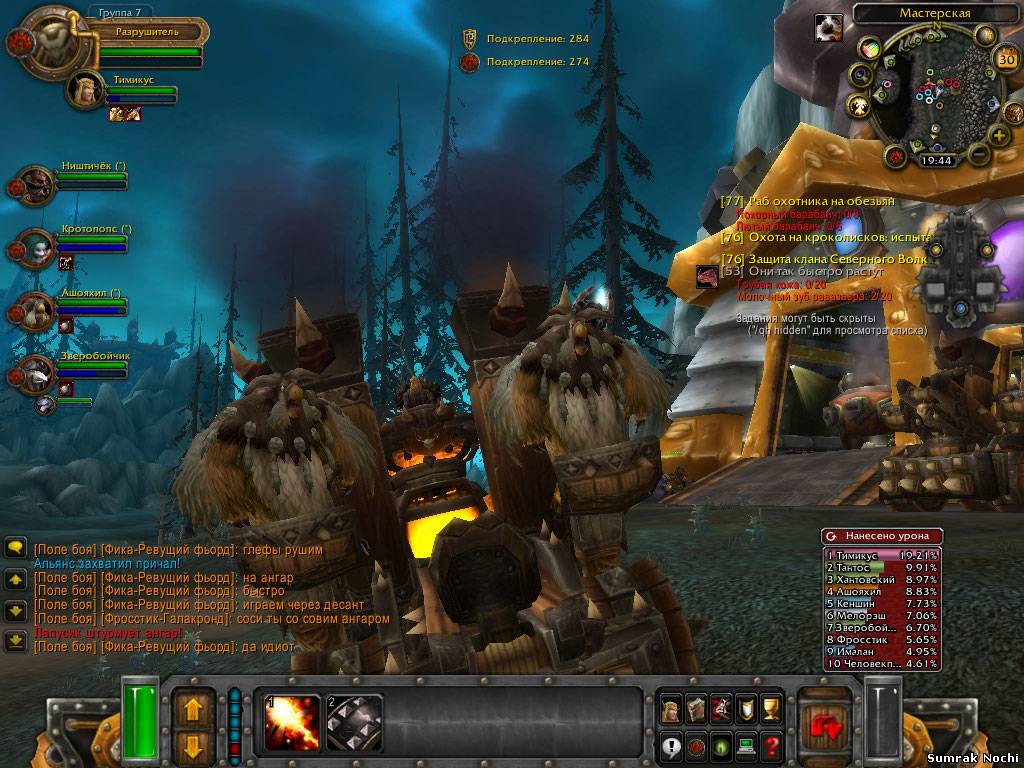Viewport: 1024px width, 768px height.
Task: Open the quest tracker entry Они так быстро растут
Action: 810,271
